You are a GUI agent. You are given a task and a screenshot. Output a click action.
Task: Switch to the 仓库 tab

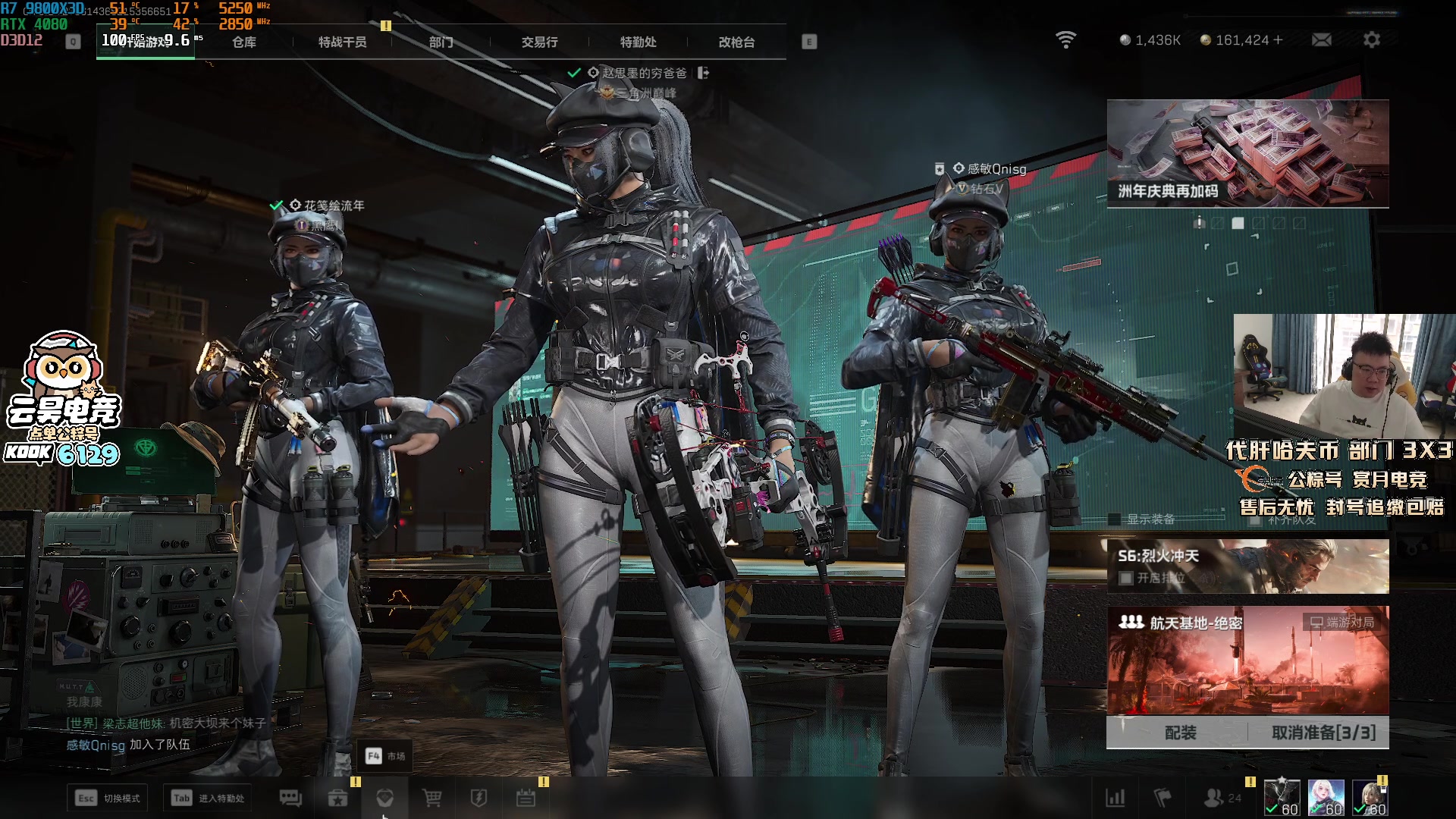click(244, 42)
